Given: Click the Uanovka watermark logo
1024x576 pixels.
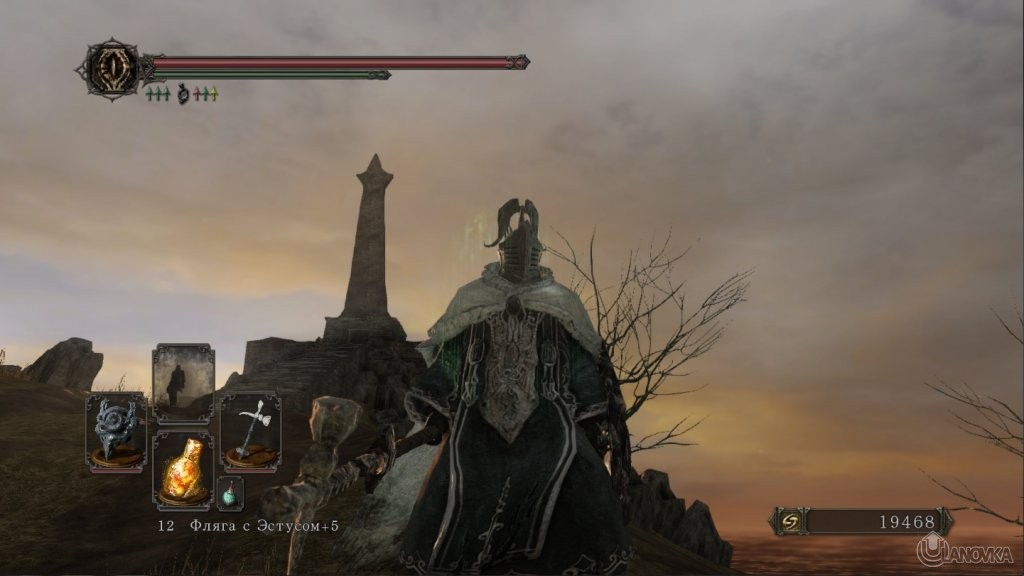Looking at the screenshot, I should coord(965,549).
